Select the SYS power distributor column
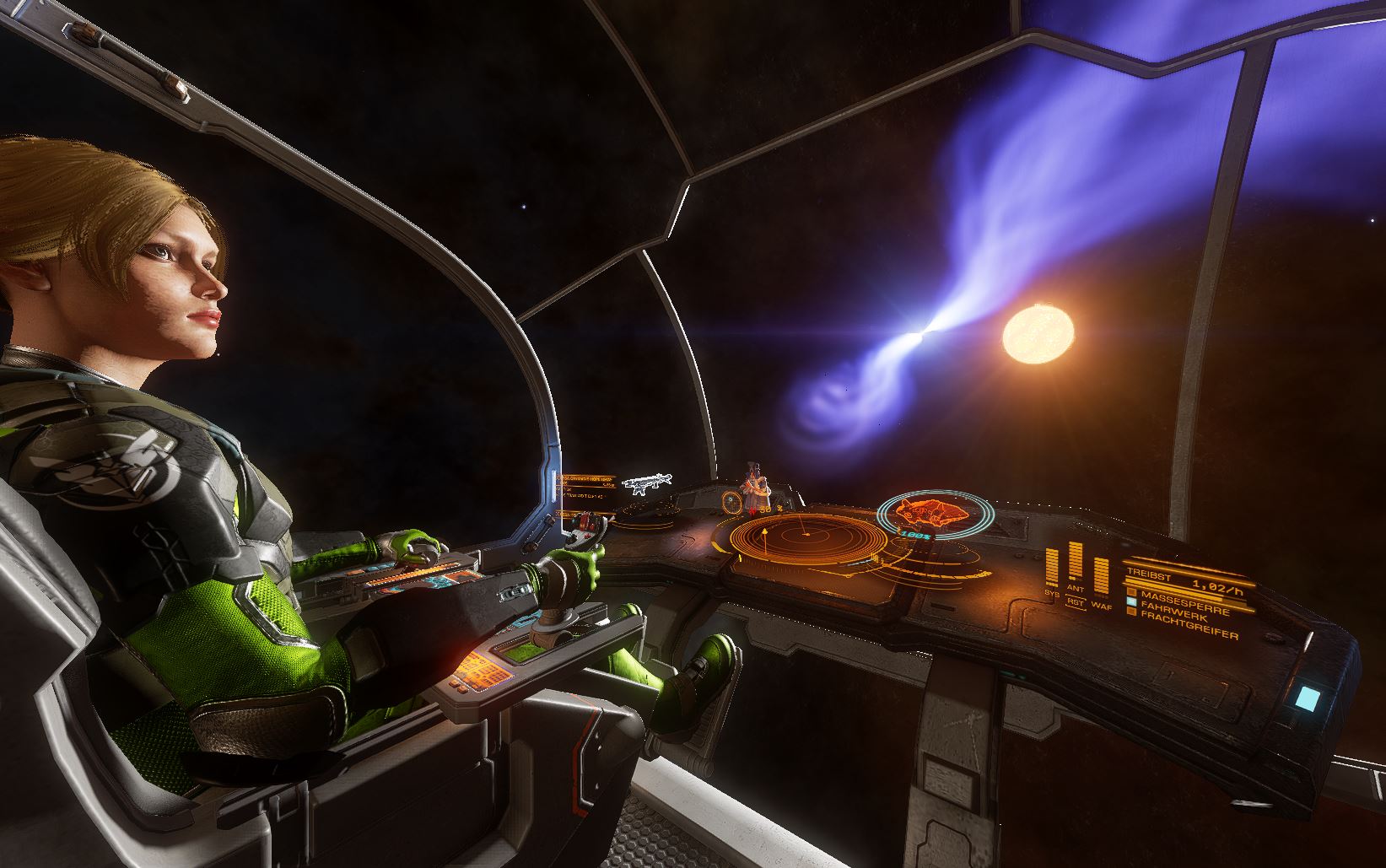The height and width of the screenshot is (868, 1386). click(1052, 567)
